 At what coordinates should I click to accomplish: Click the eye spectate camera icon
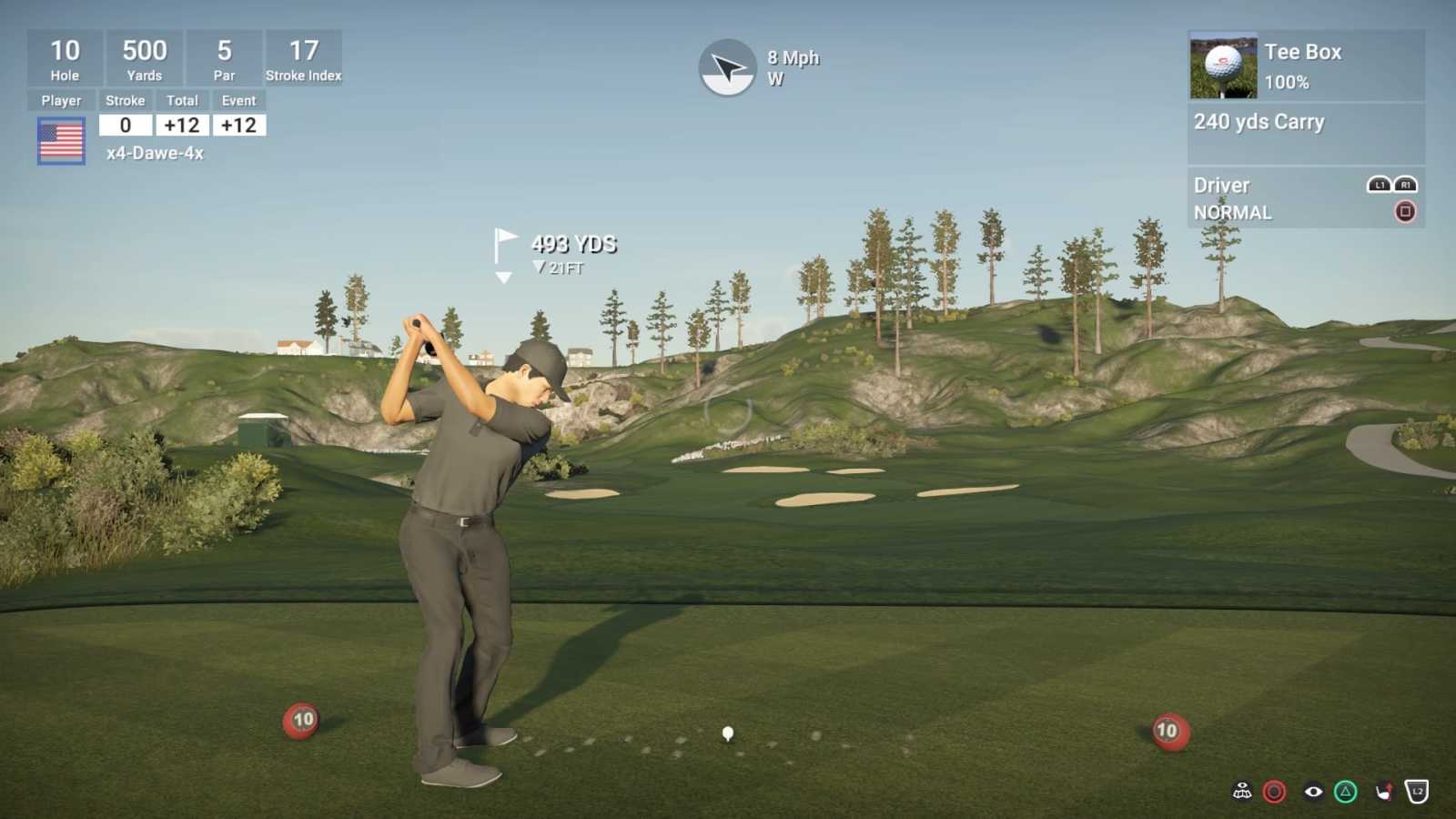(1312, 792)
